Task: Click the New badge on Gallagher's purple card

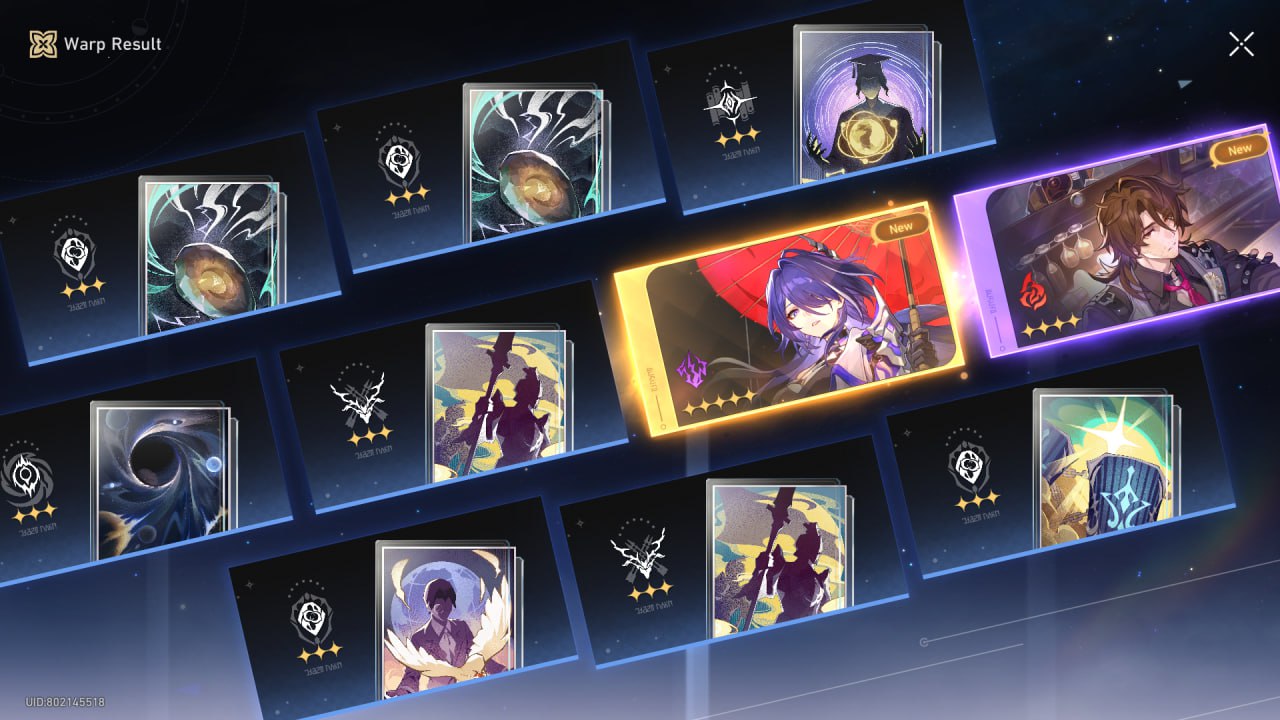Action: (1239, 147)
